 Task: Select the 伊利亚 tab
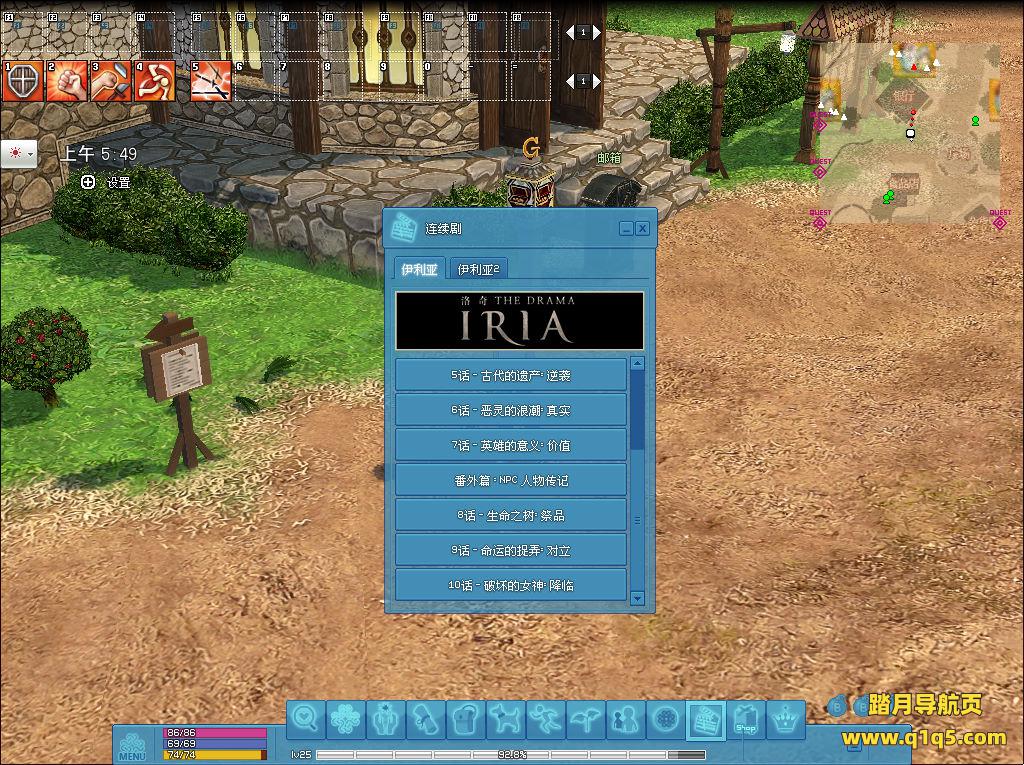tap(420, 268)
